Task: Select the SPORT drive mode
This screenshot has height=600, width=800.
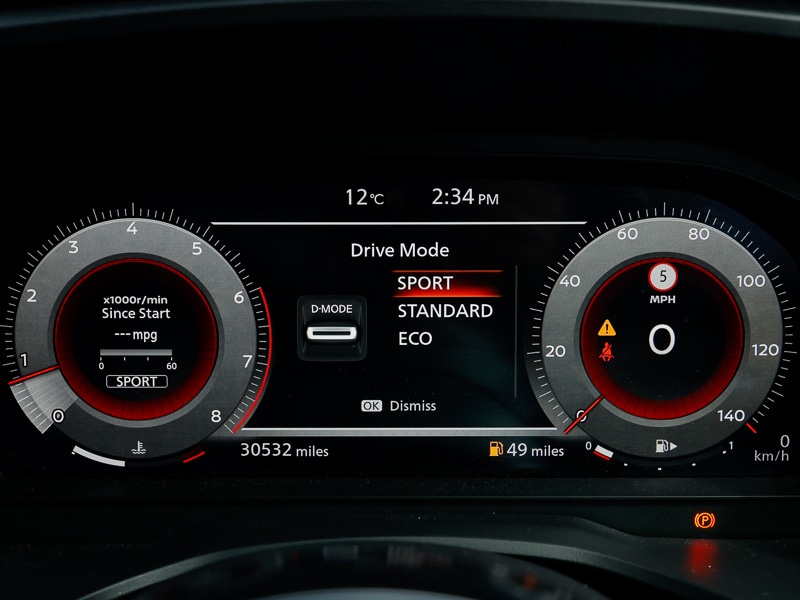Action: coord(426,283)
